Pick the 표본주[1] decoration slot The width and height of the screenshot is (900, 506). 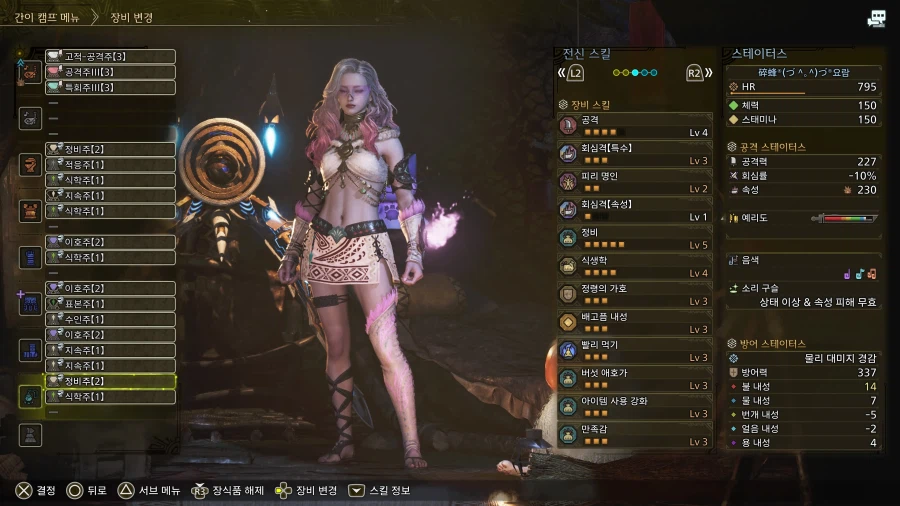[x=110, y=304]
